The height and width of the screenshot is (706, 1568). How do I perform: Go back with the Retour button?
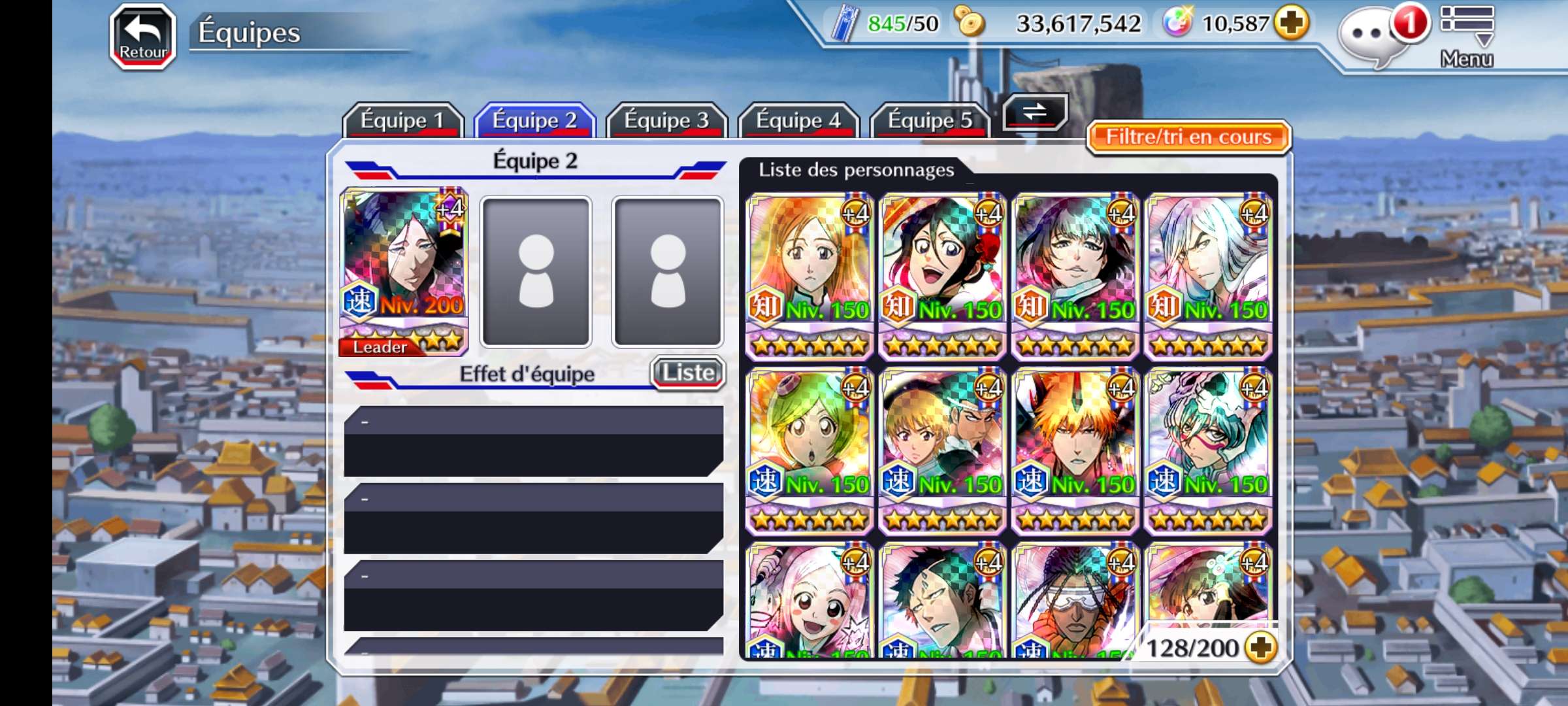click(x=143, y=37)
